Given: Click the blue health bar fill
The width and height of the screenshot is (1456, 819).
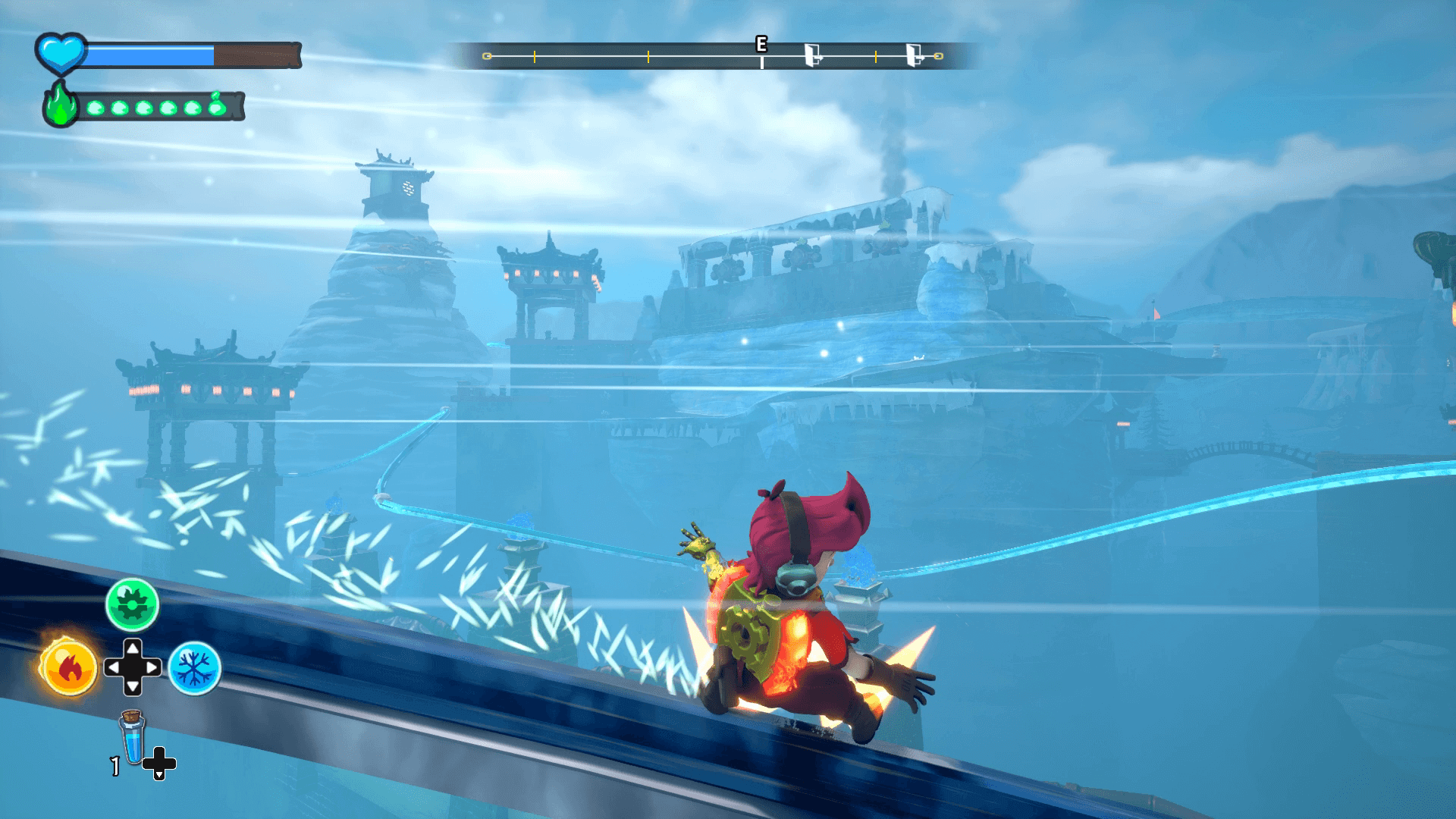Looking at the screenshot, I should click(x=152, y=53).
